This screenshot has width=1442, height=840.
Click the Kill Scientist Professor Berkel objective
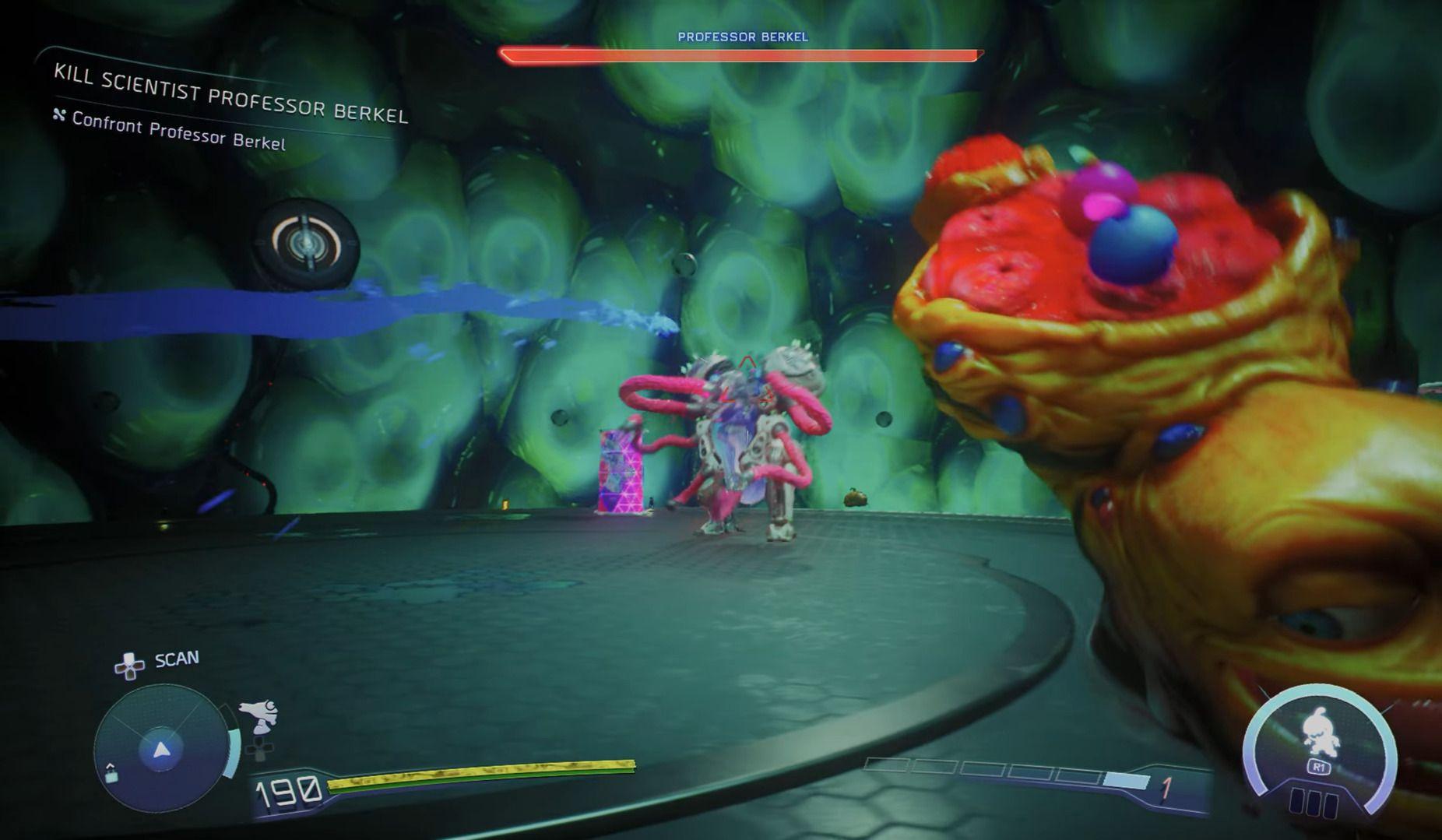pyautogui.click(x=230, y=95)
